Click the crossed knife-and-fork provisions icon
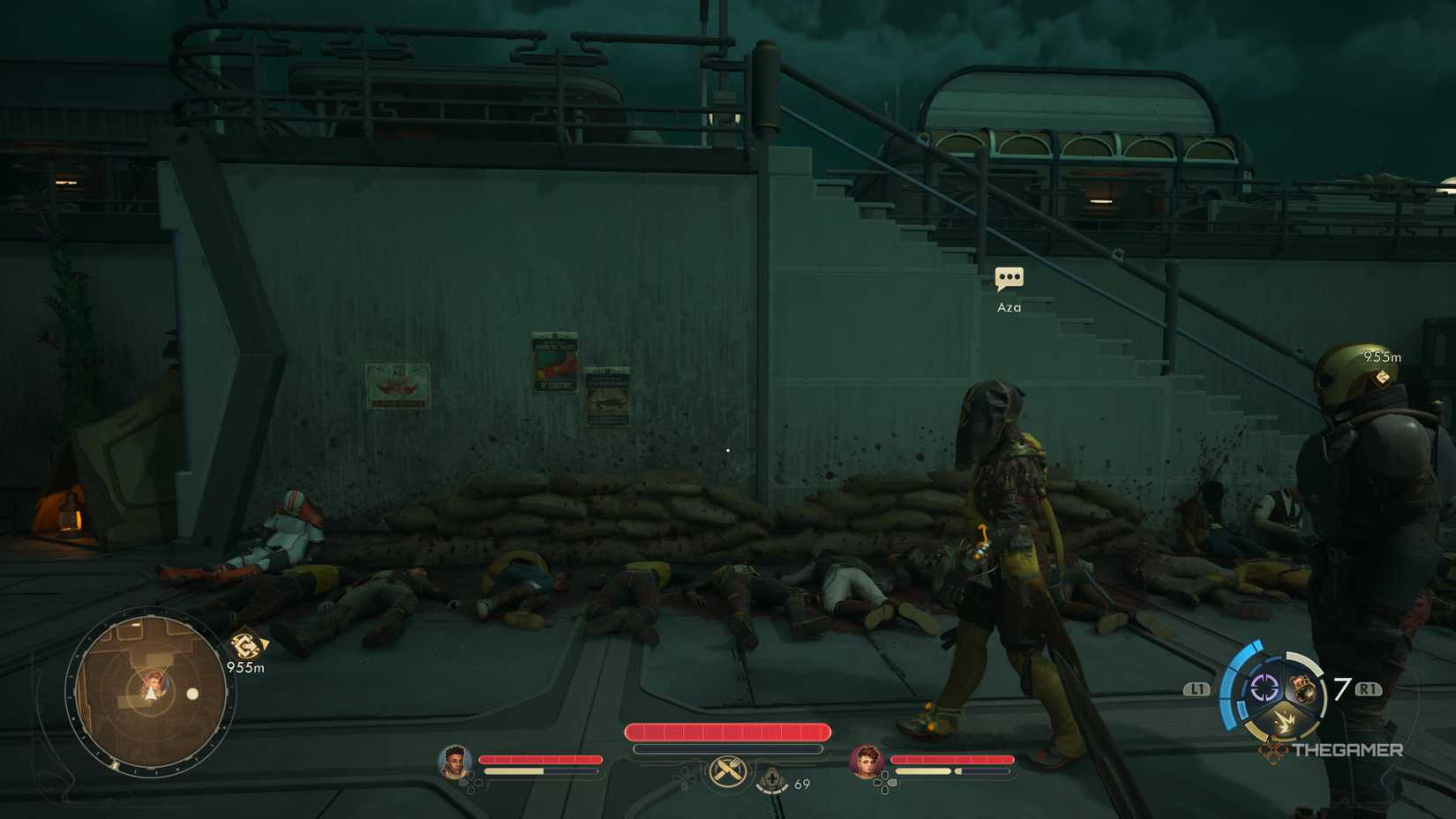The height and width of the screenshot is (819, 1456). coord(728,770)
